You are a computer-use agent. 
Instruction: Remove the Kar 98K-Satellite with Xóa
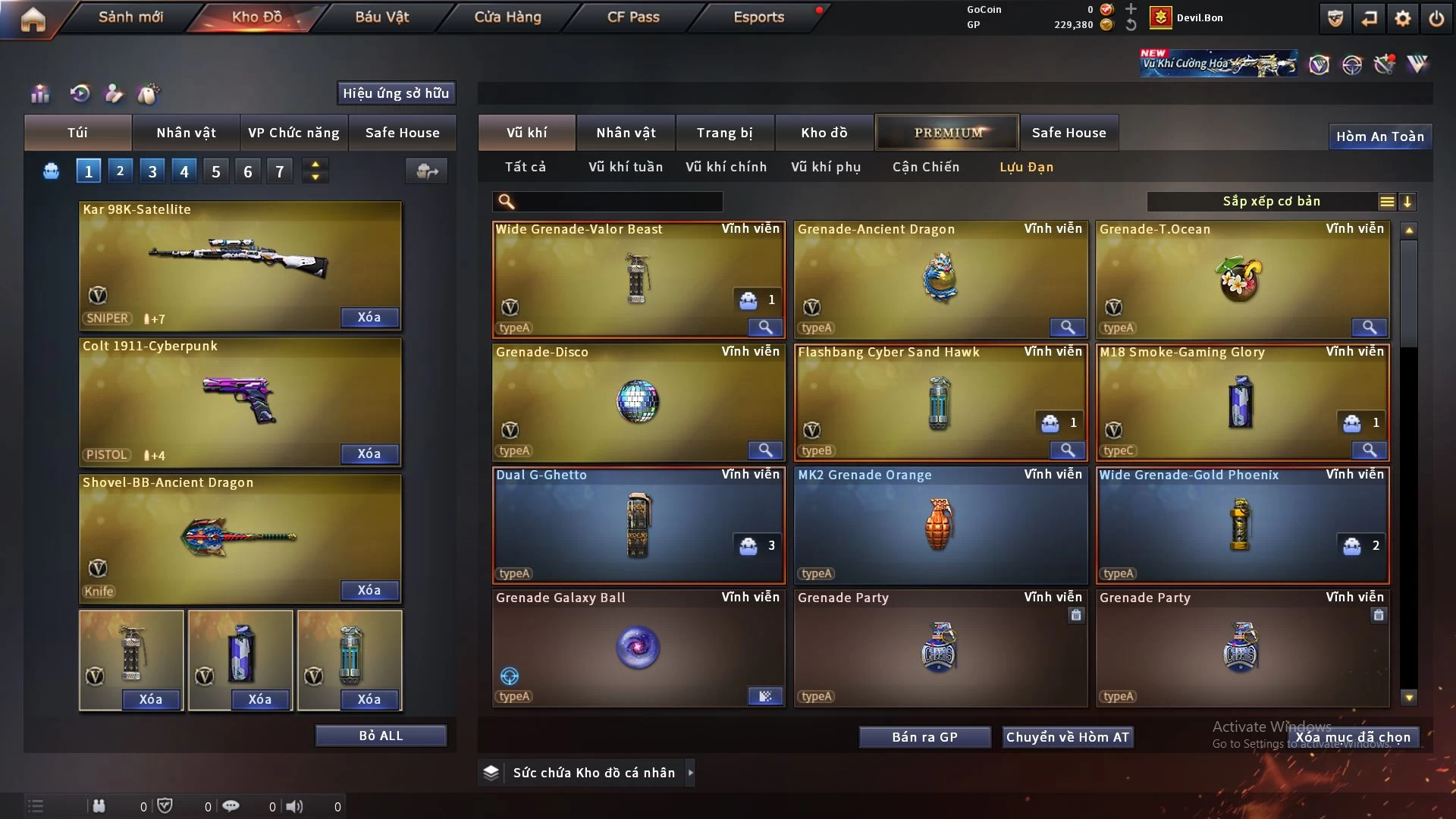click(369, 317)
